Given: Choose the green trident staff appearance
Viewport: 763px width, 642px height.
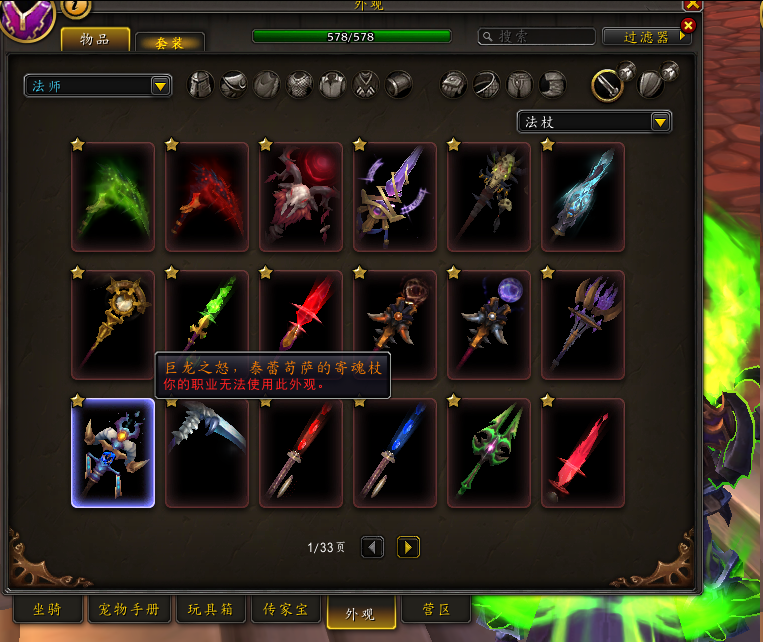Looking at the screenshot, I should [x=489, y=453].
